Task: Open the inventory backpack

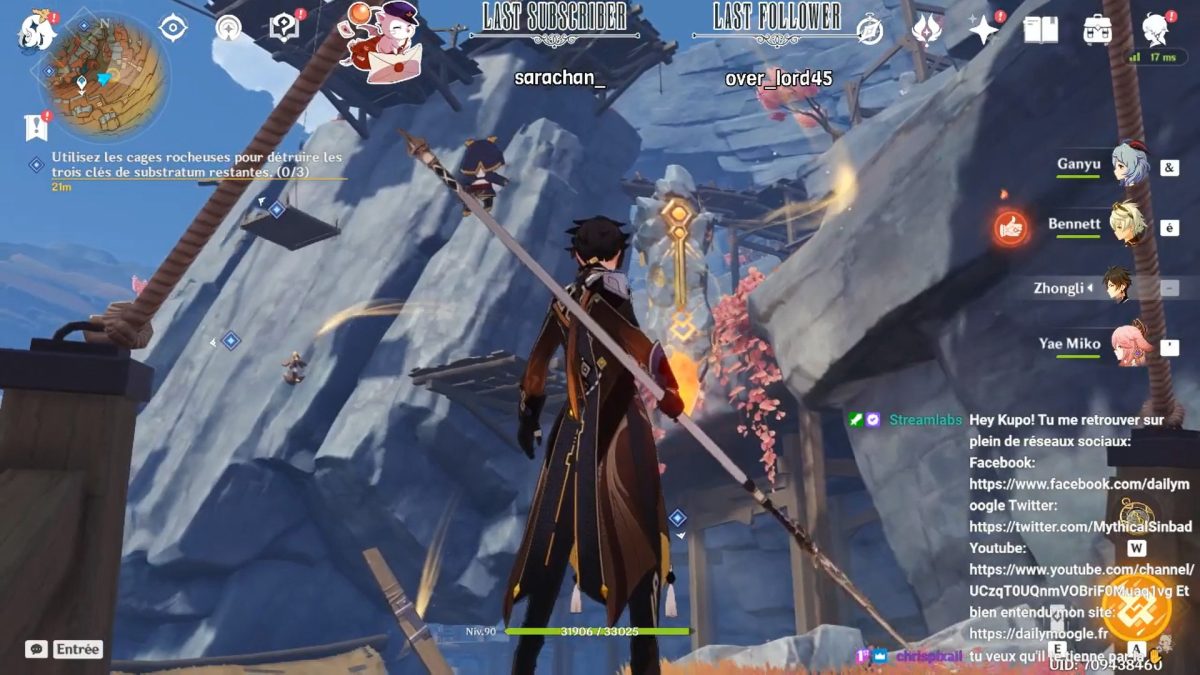Action: click(1097, 30)
